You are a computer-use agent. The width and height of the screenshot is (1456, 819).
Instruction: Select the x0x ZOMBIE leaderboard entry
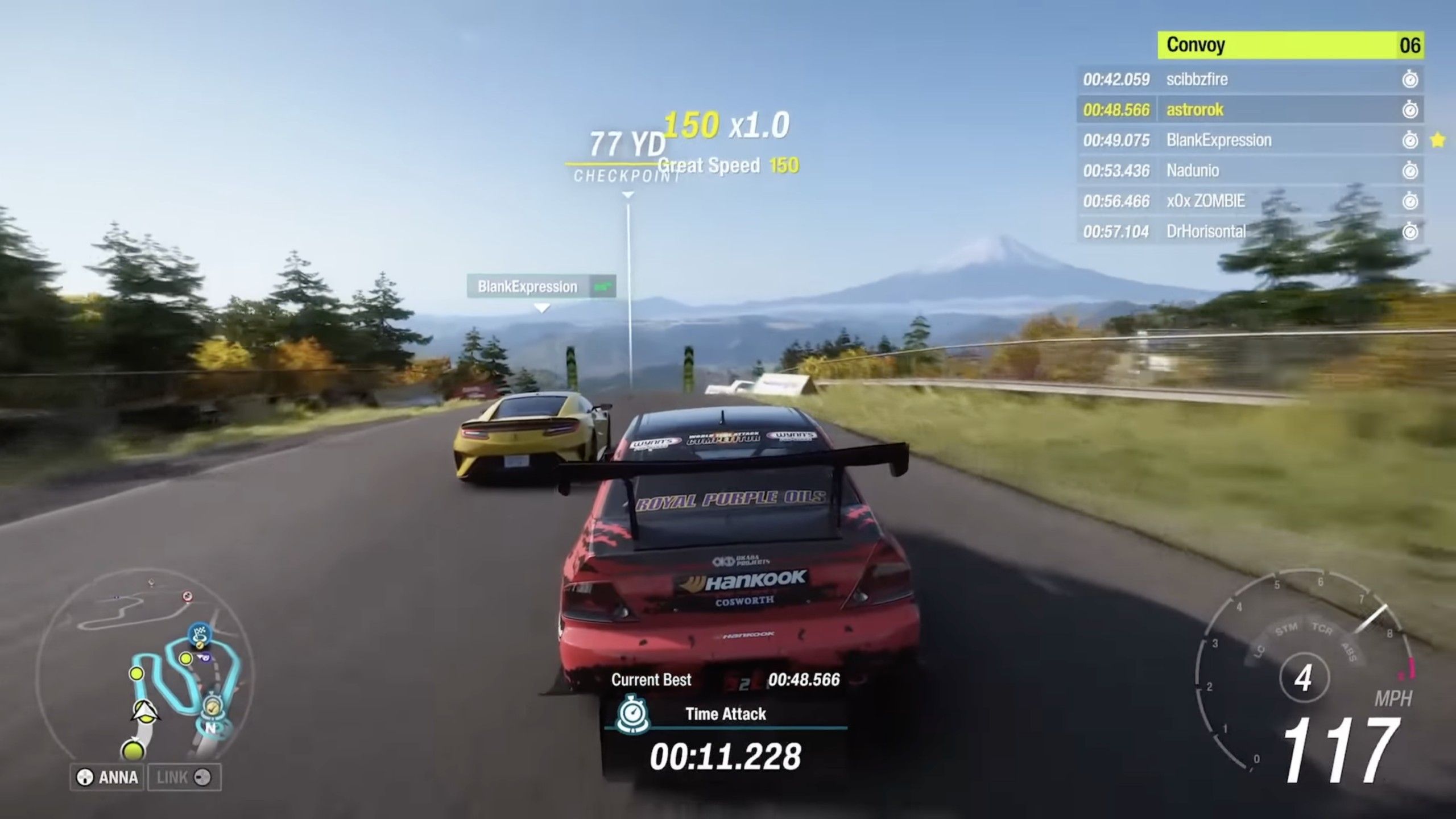[1250, 201]
